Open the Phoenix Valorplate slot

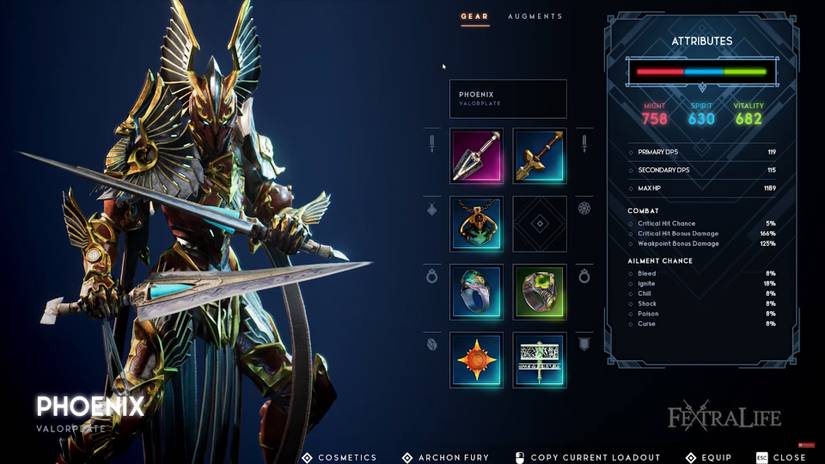[508, 99]
